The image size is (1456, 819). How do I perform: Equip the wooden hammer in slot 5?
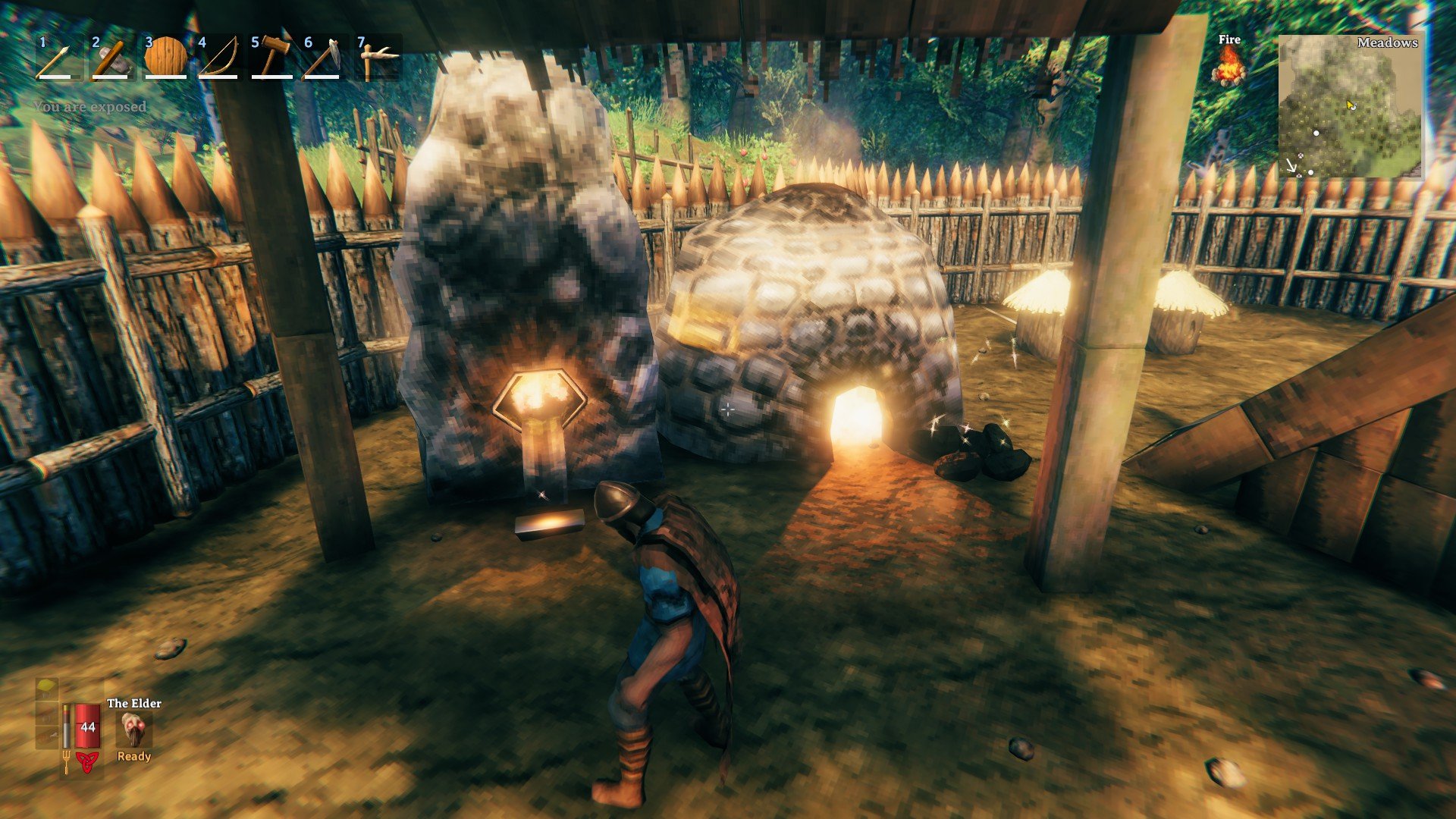(x=271, y=58)
